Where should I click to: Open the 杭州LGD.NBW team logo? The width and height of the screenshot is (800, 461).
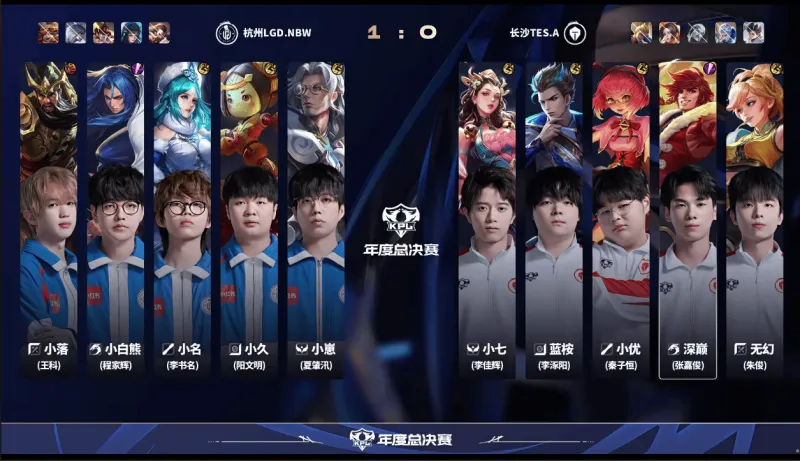[224, 31]
